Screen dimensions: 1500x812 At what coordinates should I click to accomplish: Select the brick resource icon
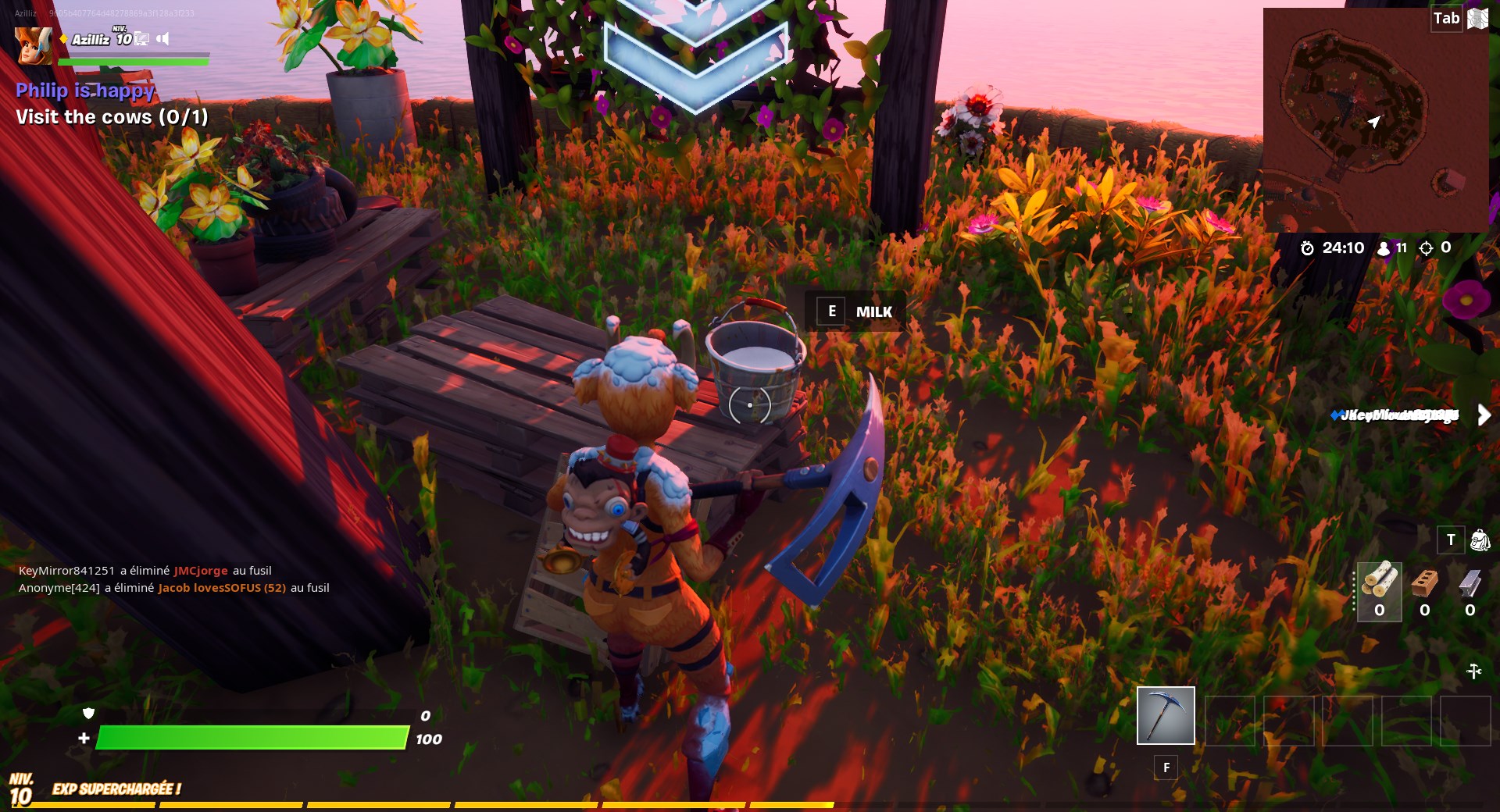[1424, 582]
